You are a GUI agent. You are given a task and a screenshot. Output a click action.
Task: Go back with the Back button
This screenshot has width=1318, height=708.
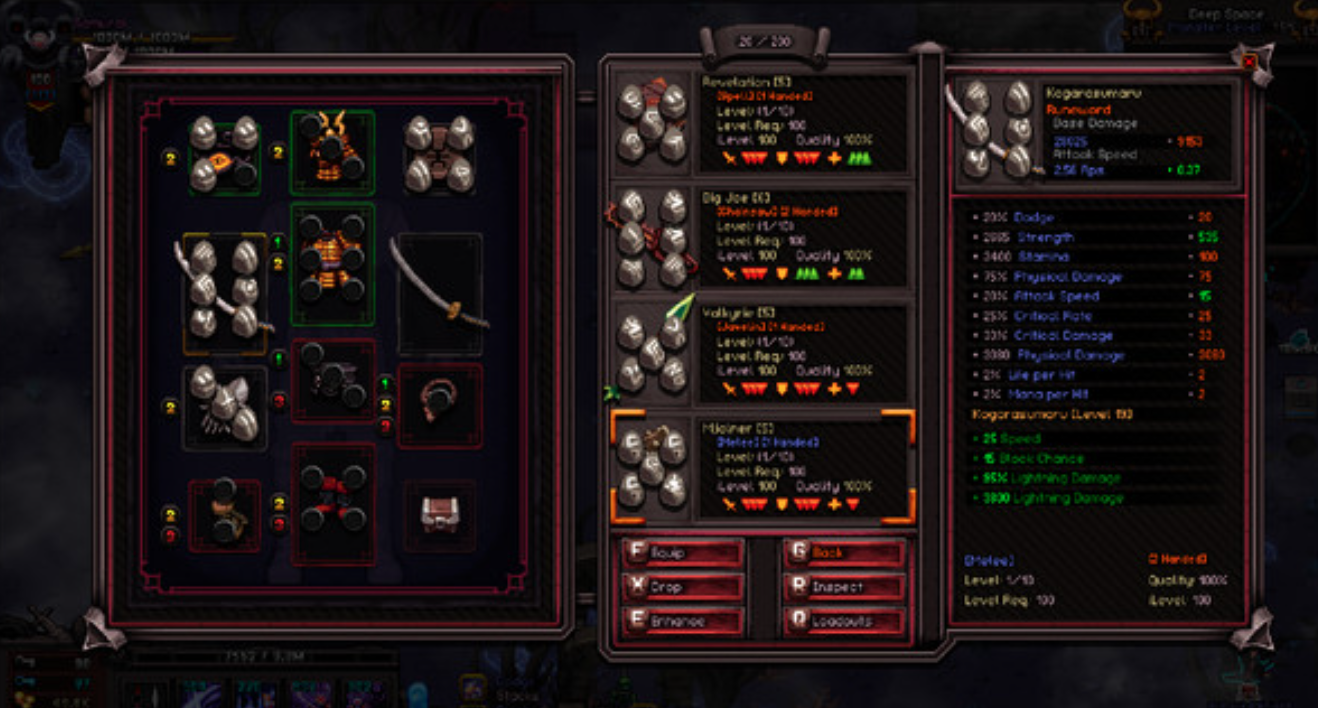click(844, 553)
